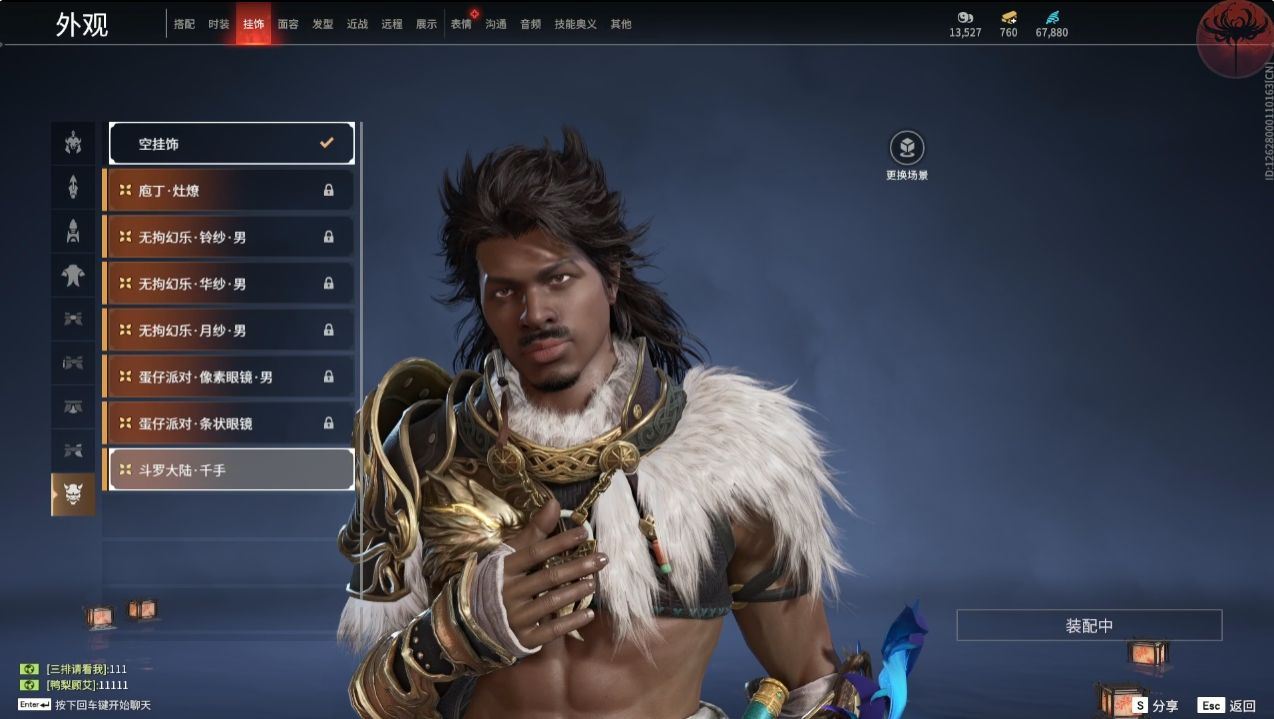Viewport: 1274px width, 719px height.
Task: Open the 时装 costume tab
Action: (x=219, y=24)
